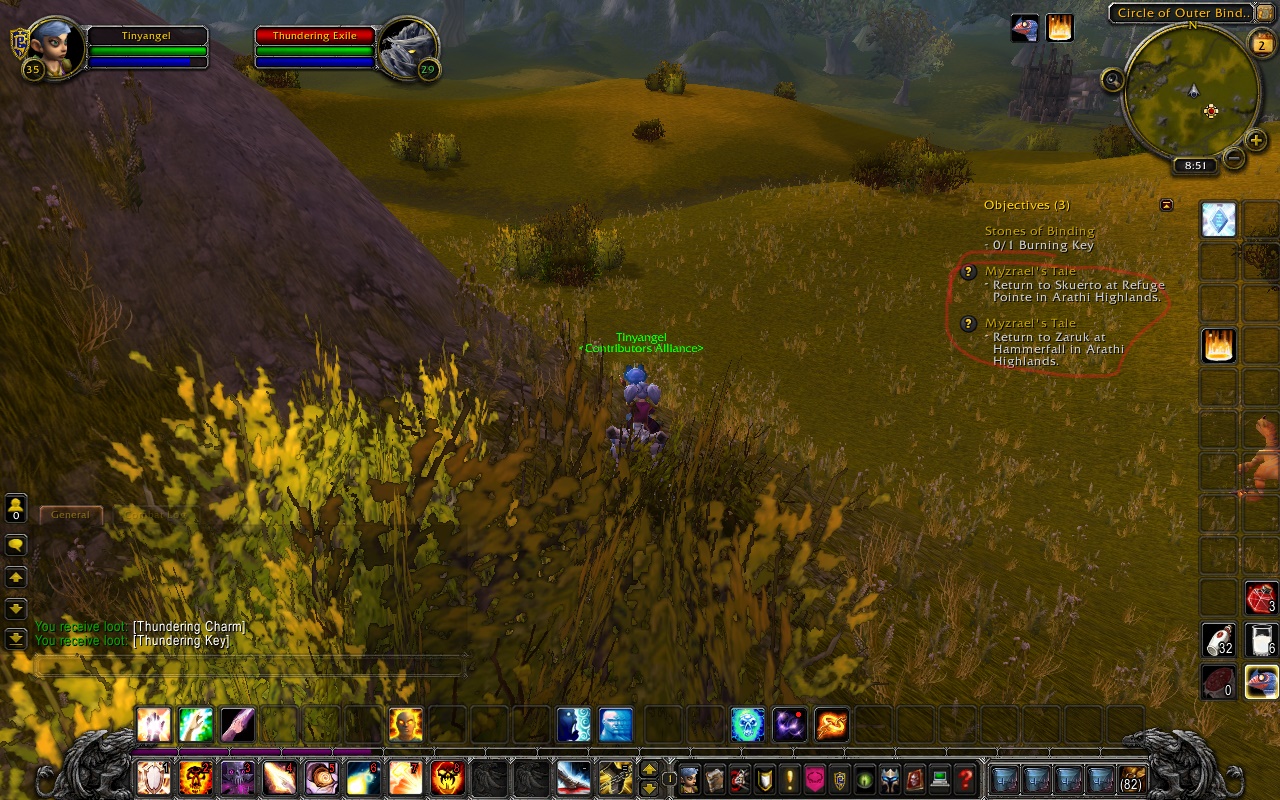Click the glowing green skull spell icon

pyautogui.click(x=747, y=725)
